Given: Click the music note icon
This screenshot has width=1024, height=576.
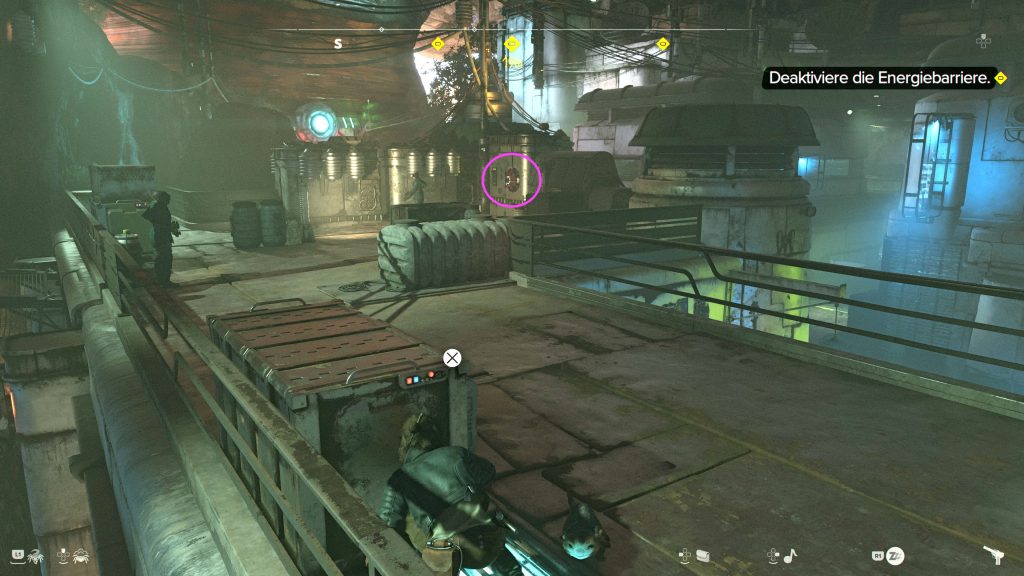Looking at the screenshot, I should [788, 554].
